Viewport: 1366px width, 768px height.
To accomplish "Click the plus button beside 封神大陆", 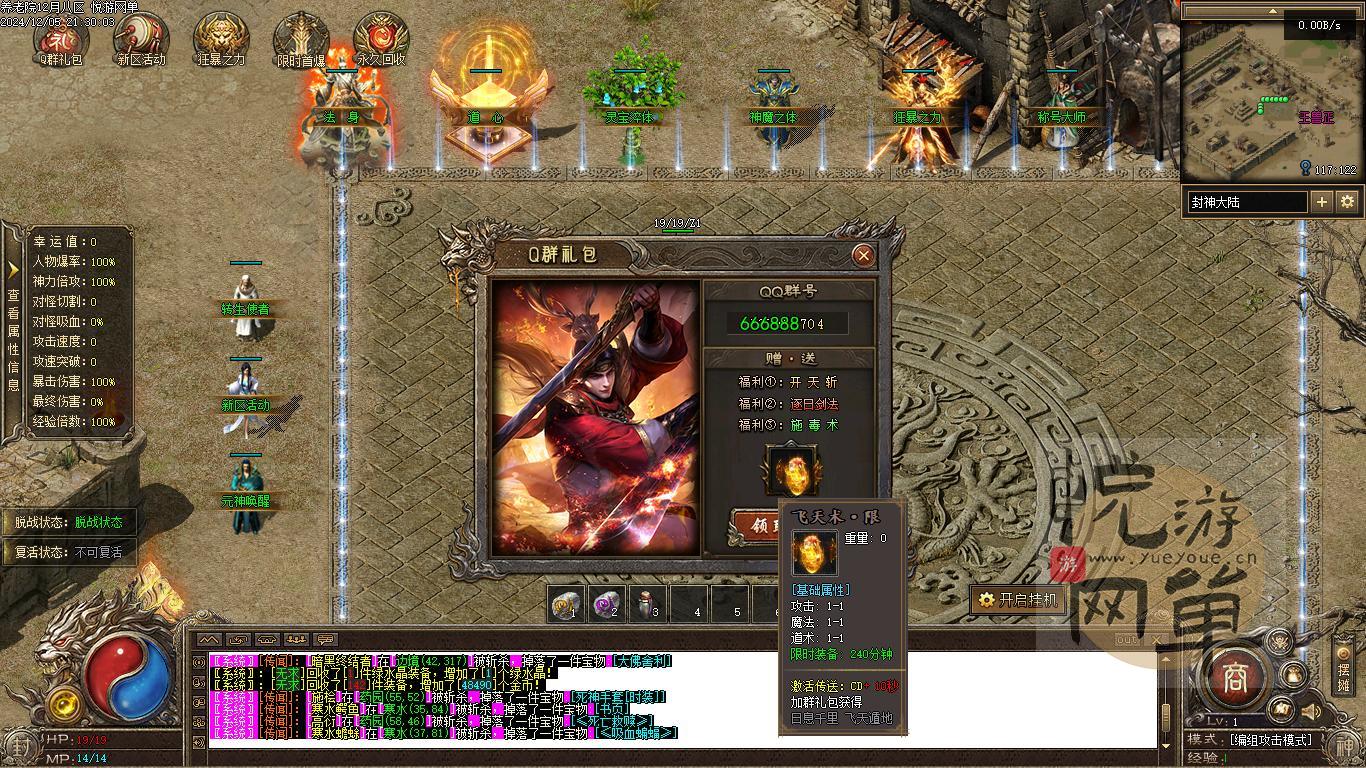I will pyautogui.click(x=1321, y=202).
